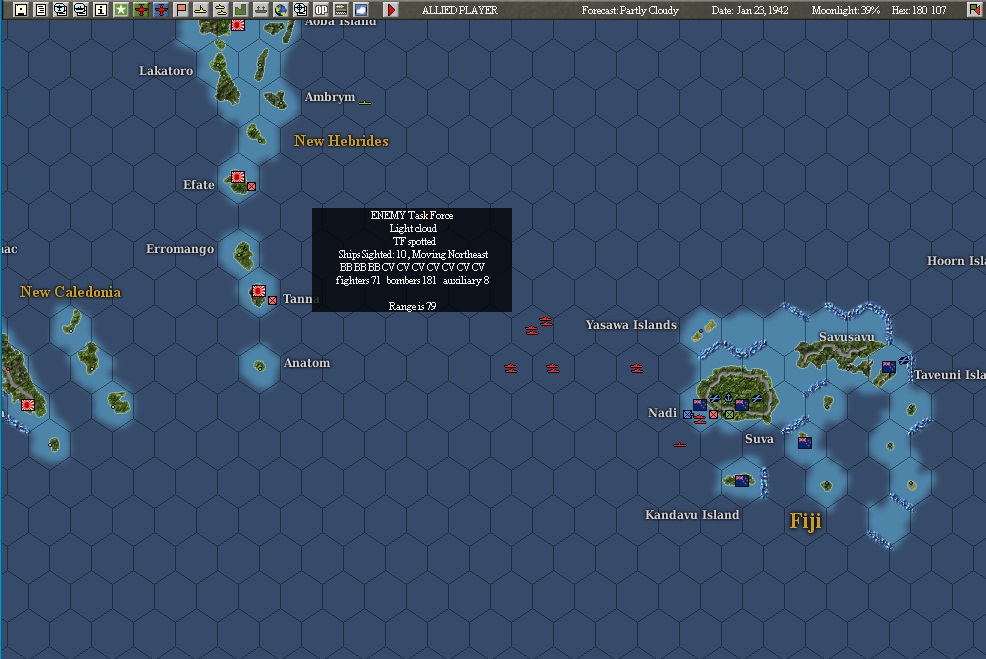Show the weather cloud overlay icon
Image resolution: width=986 pixels, height=659 pixels.
pos(361,10)
